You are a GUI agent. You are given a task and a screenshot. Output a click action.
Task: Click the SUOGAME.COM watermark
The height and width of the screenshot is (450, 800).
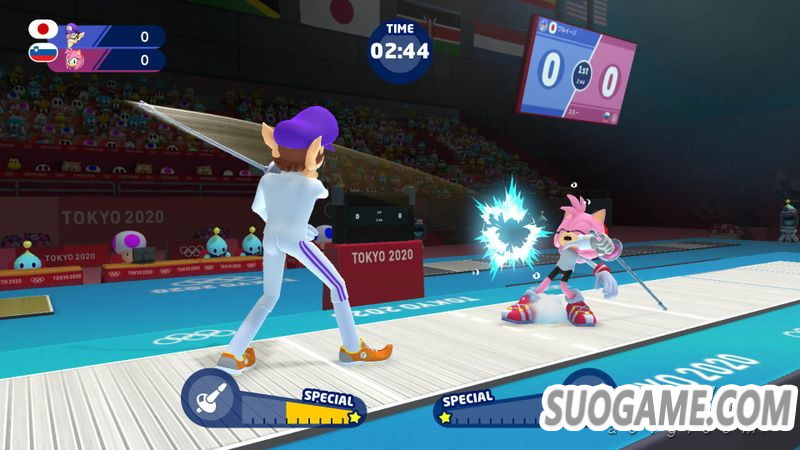(668, 408)
